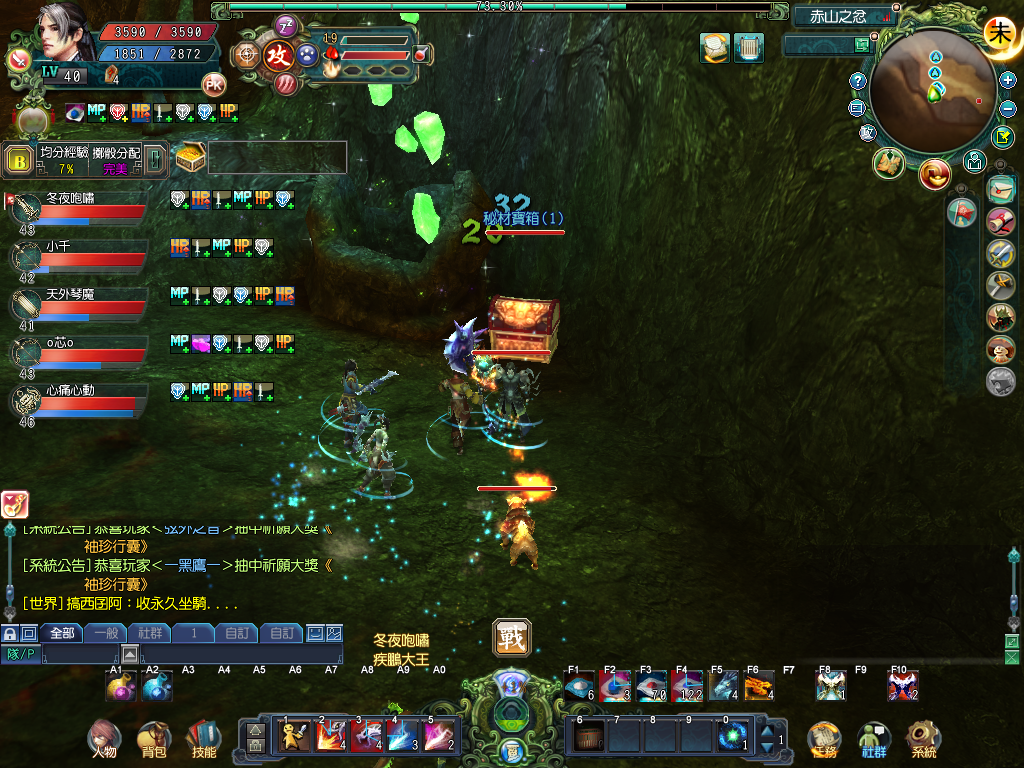The height and width of the screenshot is (768, 1024).
Task: Open the gold treasure chest loot icon
Action: tap(190, 157)
